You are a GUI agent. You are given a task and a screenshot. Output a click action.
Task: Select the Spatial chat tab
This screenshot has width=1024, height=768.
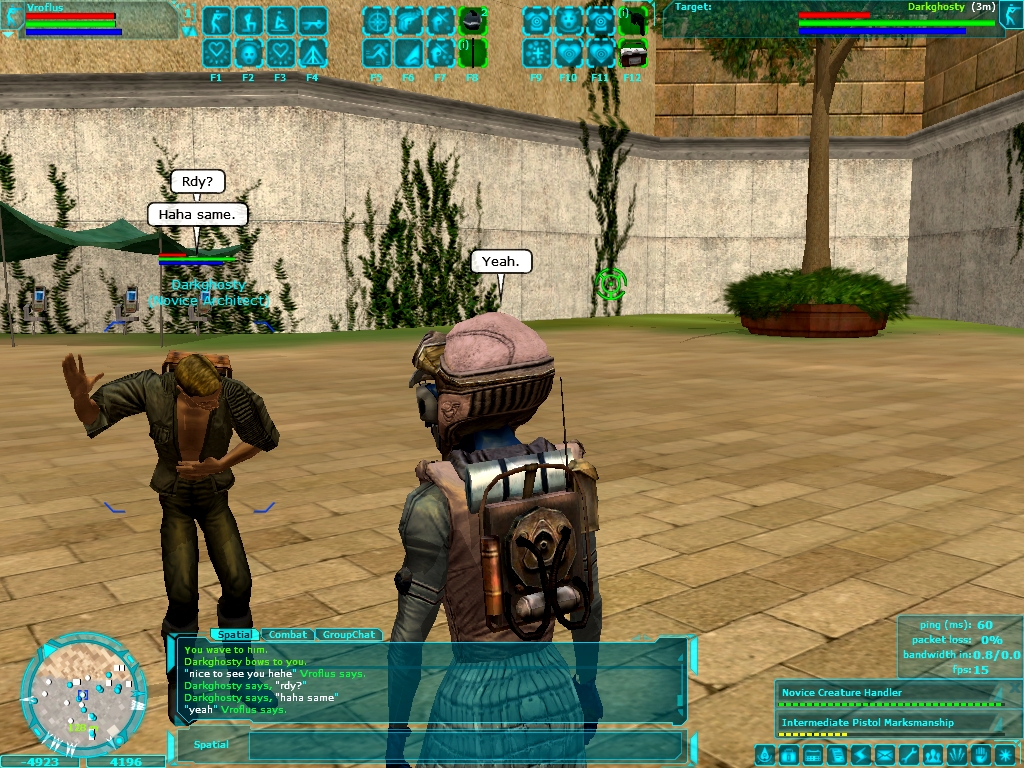pos(234,635)
